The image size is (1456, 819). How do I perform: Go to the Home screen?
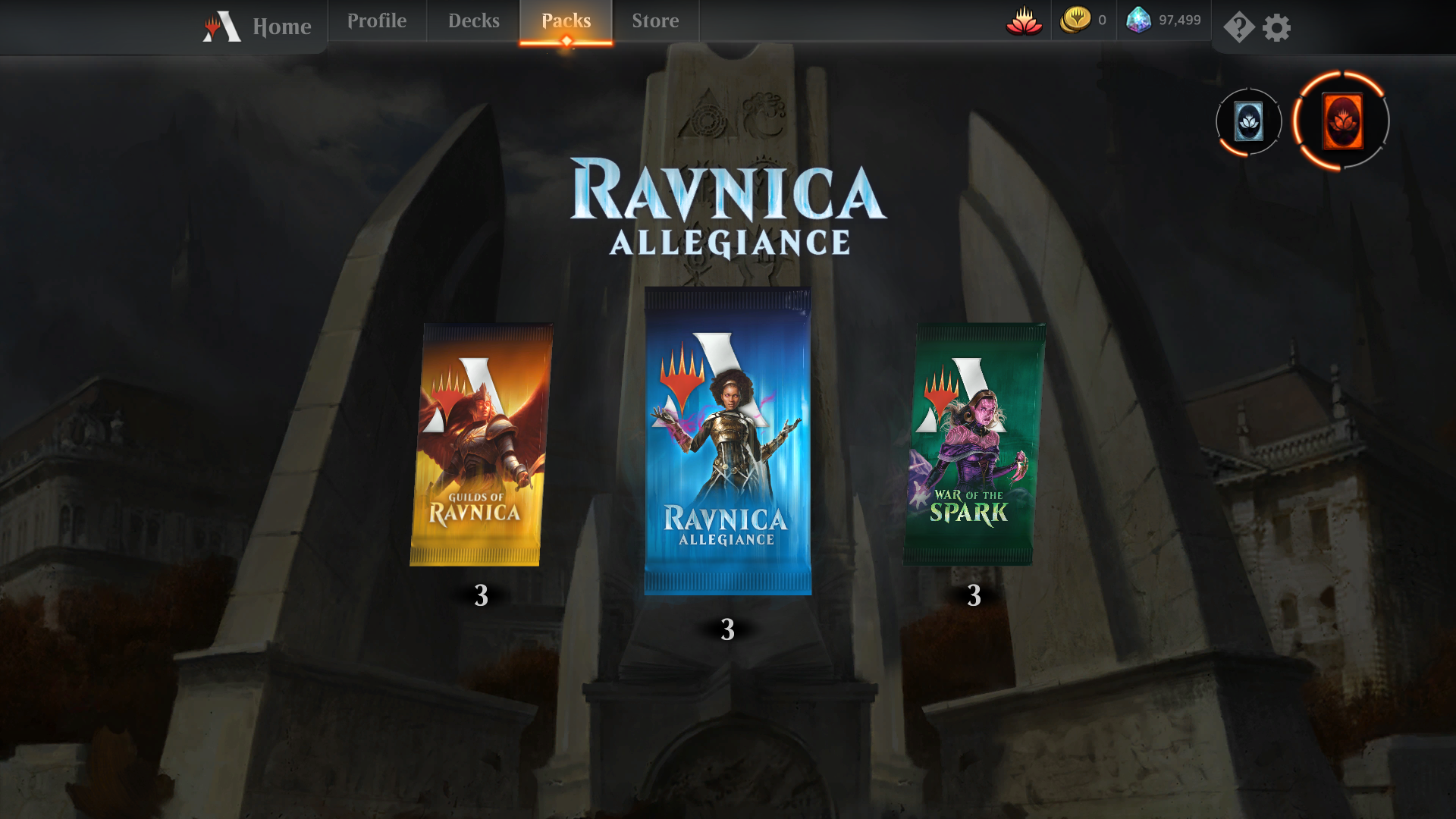tap(259, 27)
